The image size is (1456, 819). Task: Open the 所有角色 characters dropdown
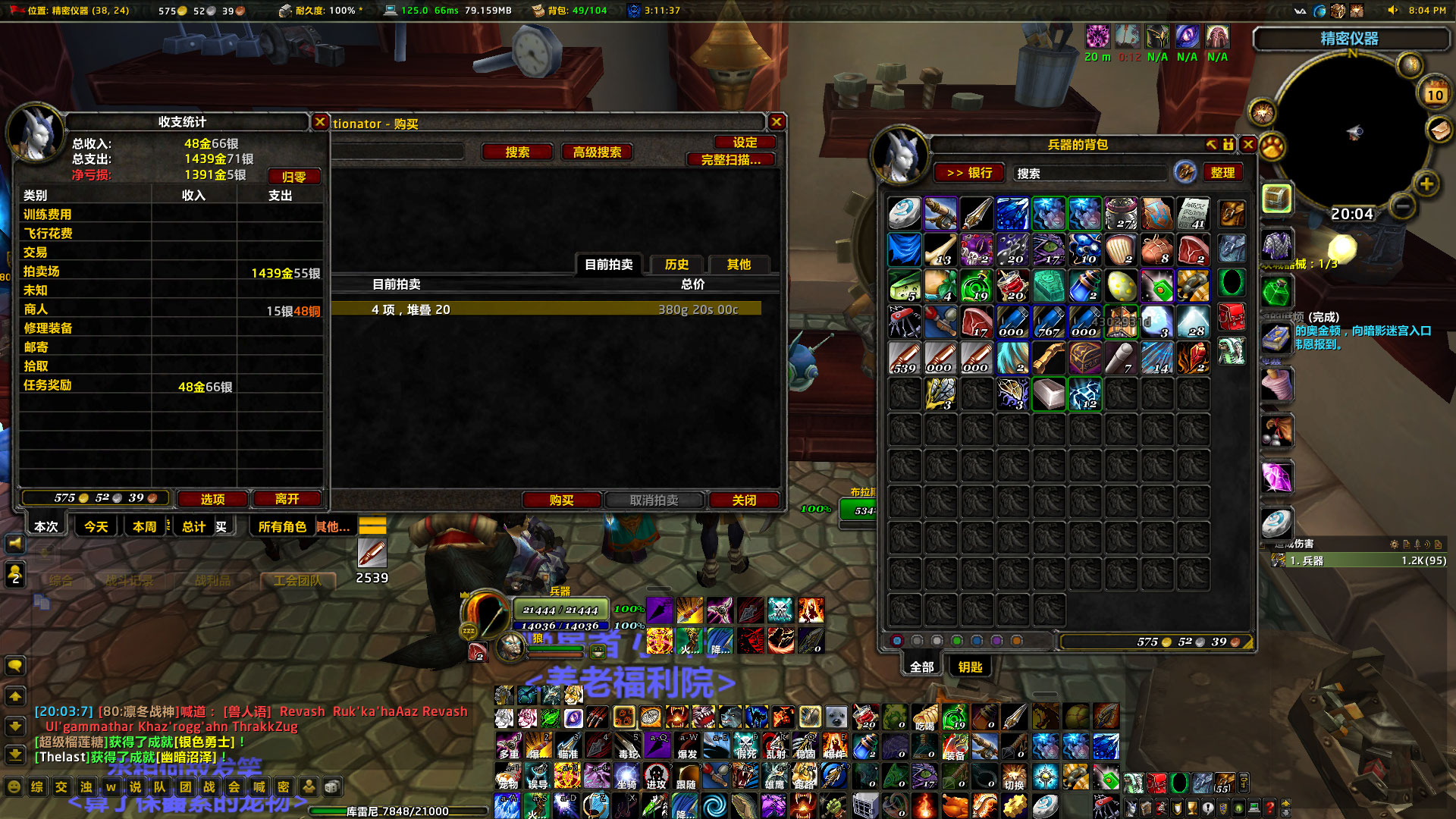pos(282,526)
